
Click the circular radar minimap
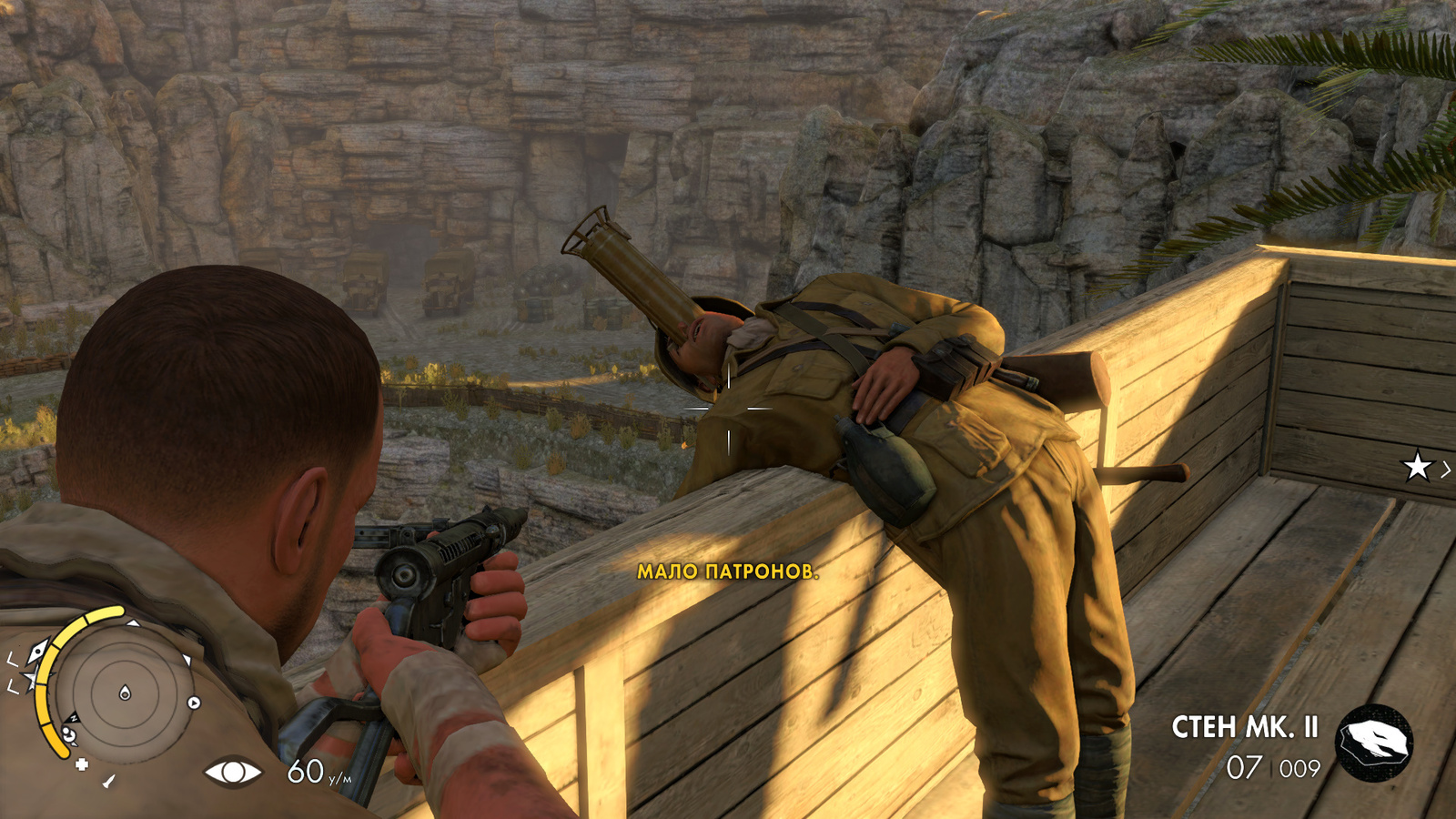(x=125, y=693)
